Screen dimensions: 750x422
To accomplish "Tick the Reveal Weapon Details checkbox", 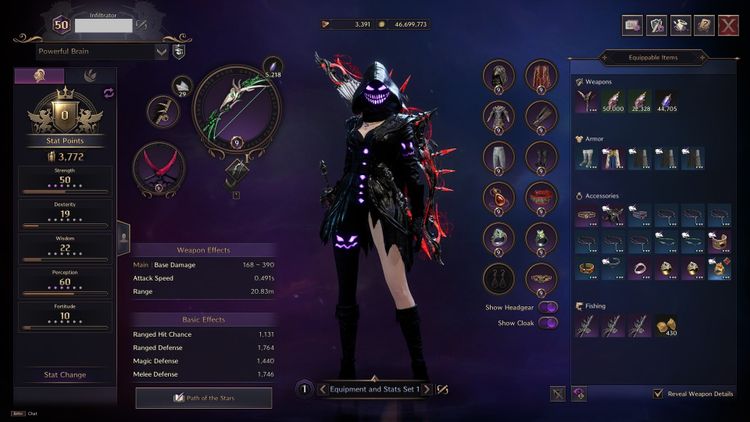I will [658, 394].
